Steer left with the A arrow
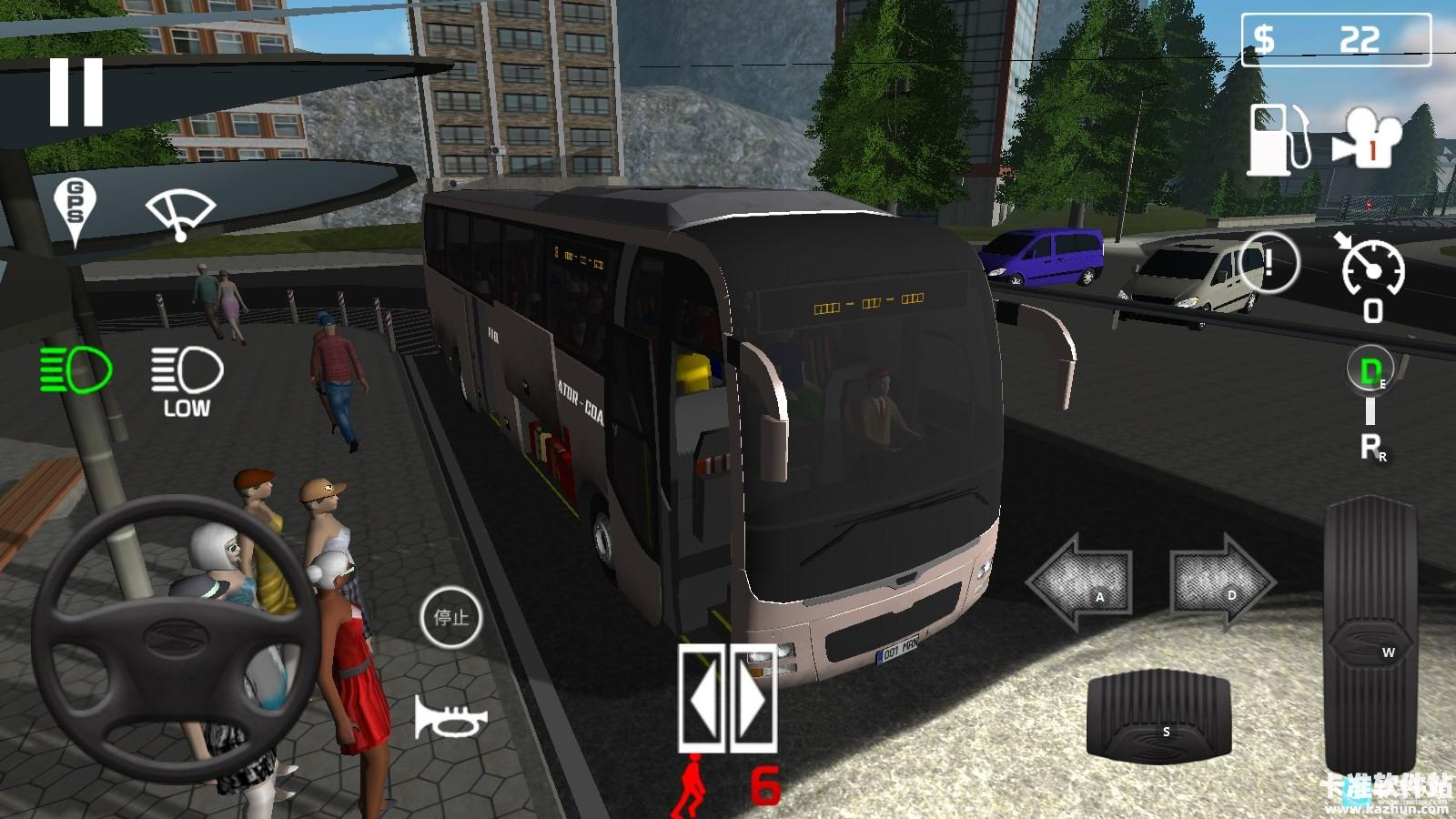Image resolution: width=1456 pixels, height=819 pixels. (x=1081, y=582)
